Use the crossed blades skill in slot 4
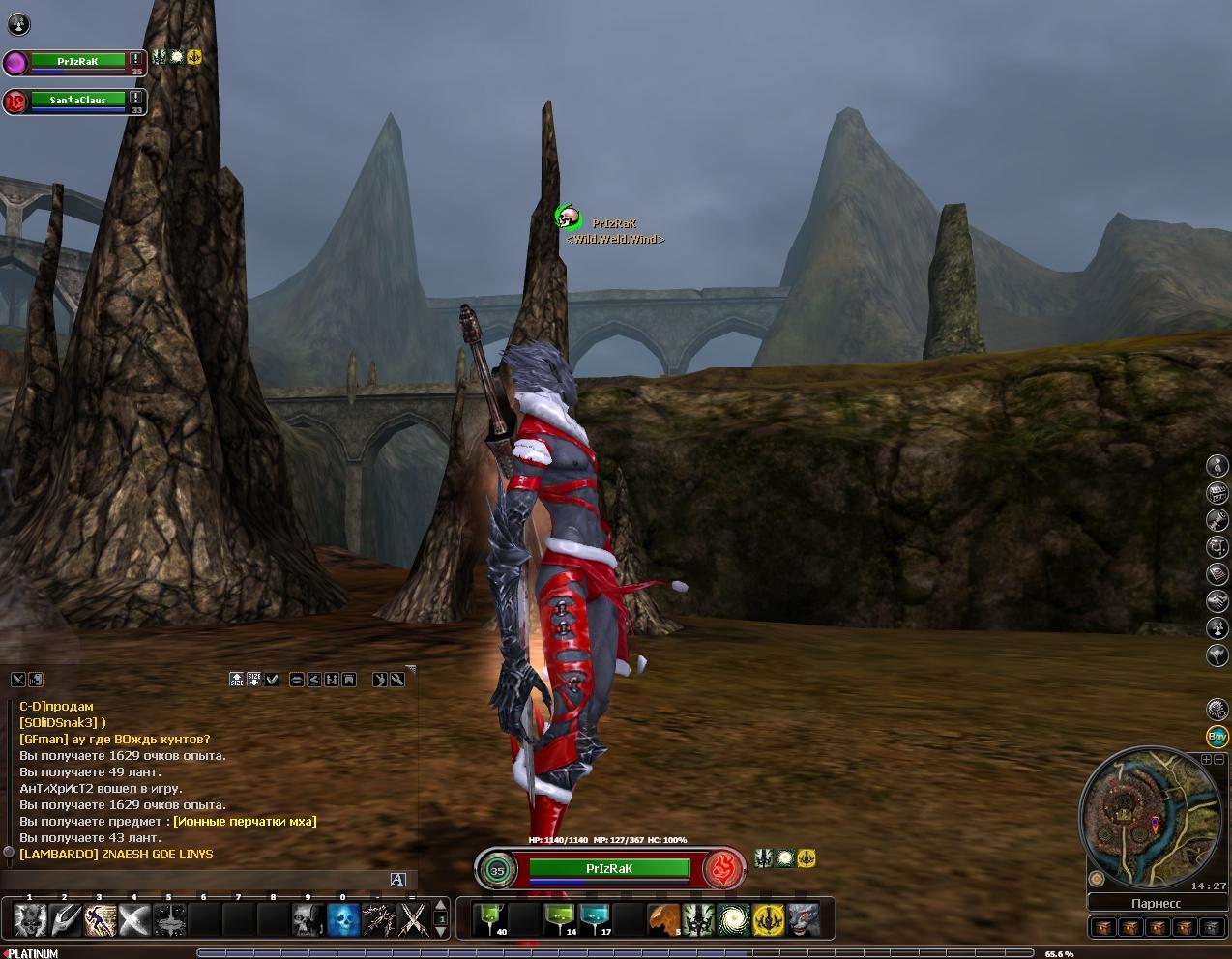 [x=133, y=919]
